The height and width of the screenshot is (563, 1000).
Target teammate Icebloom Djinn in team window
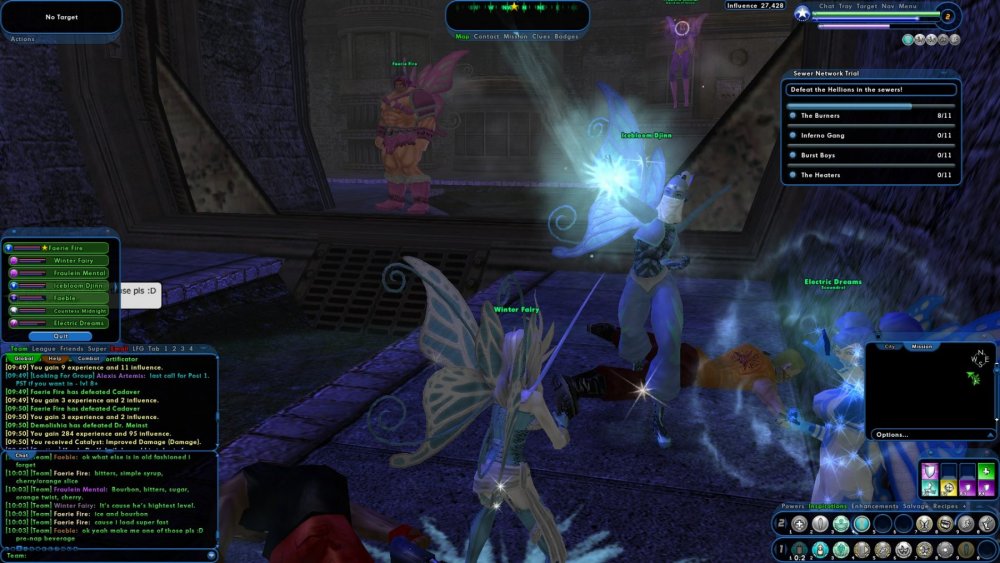[65, 285]
